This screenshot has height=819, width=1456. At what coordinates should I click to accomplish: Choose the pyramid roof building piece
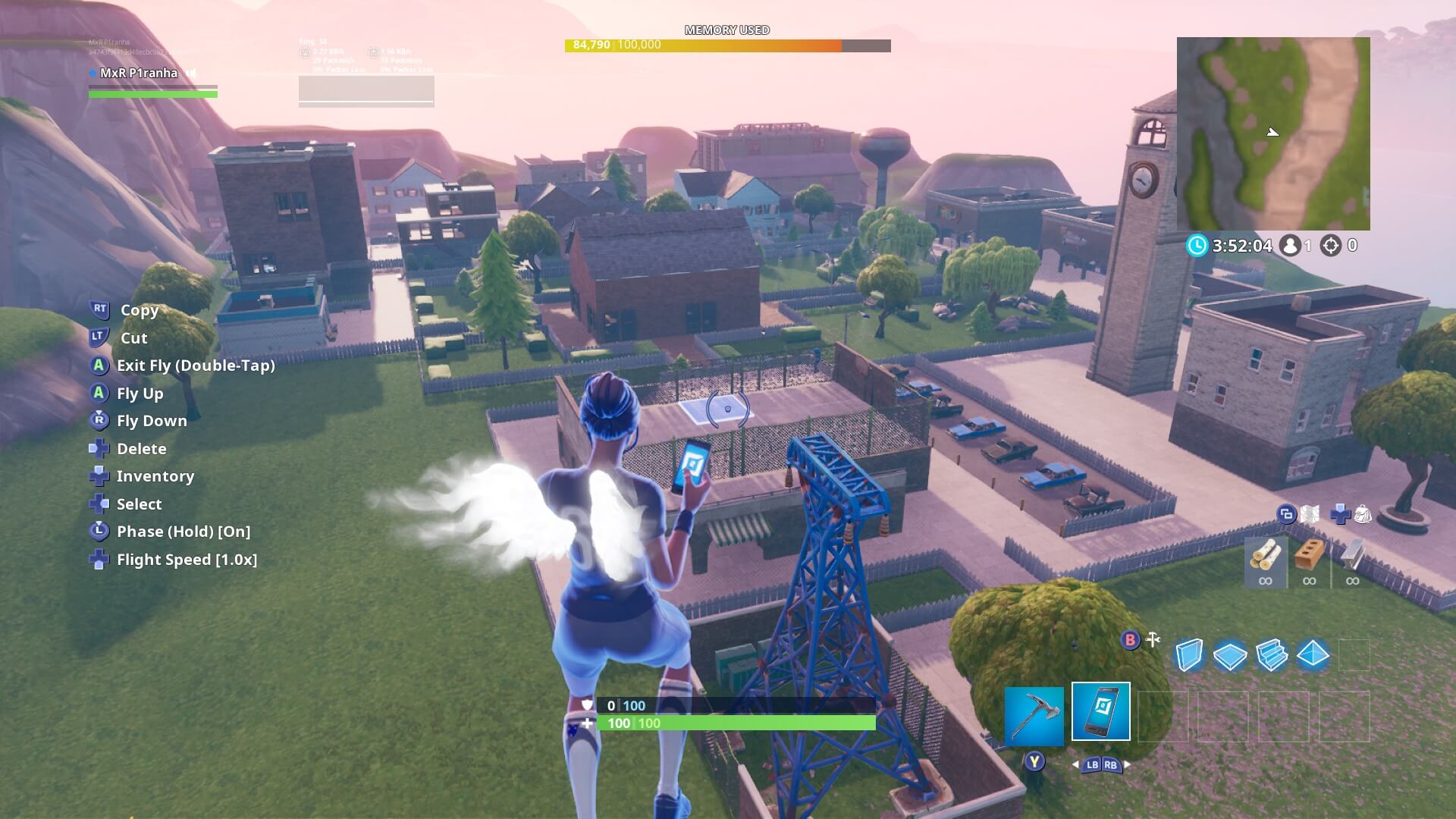1313,654
